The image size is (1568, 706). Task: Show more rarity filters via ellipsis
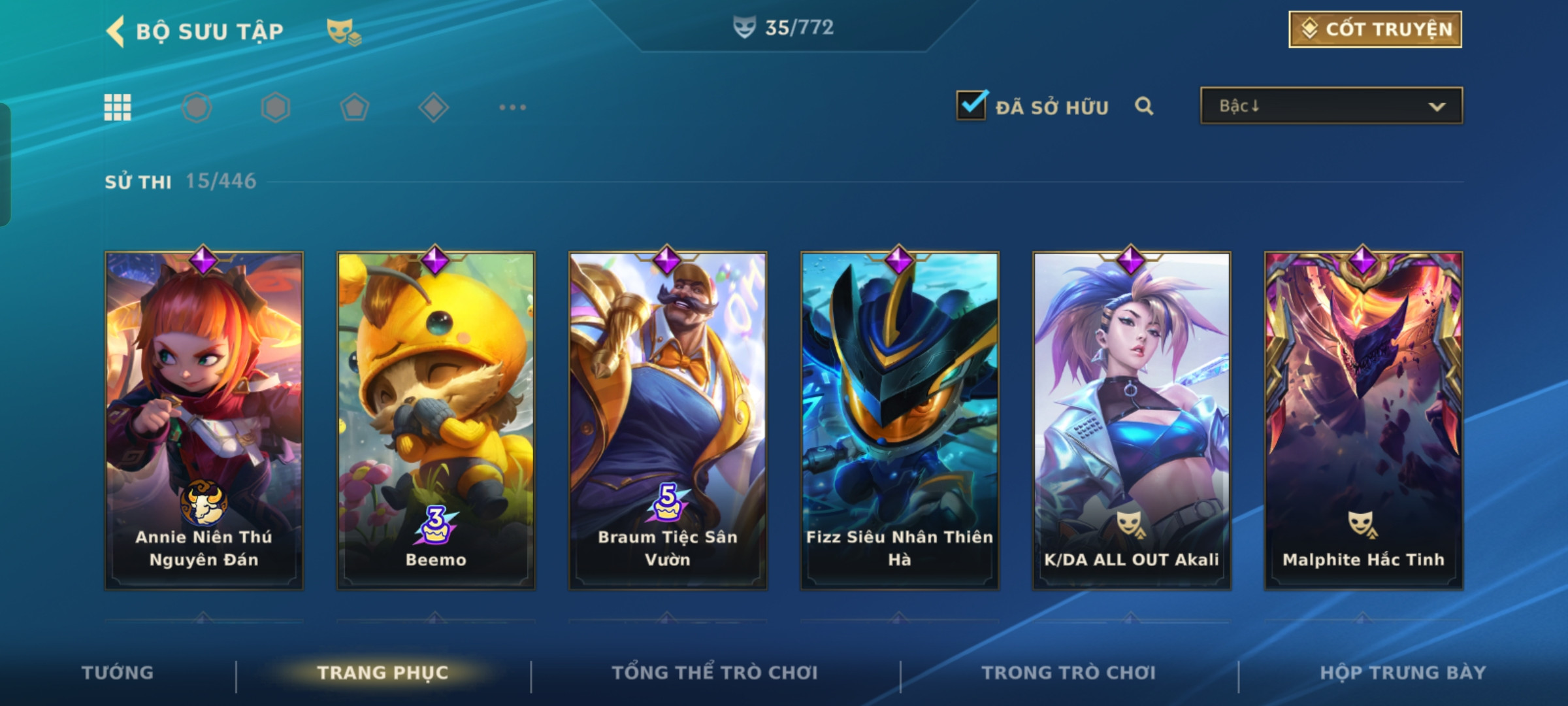(512, 107)
